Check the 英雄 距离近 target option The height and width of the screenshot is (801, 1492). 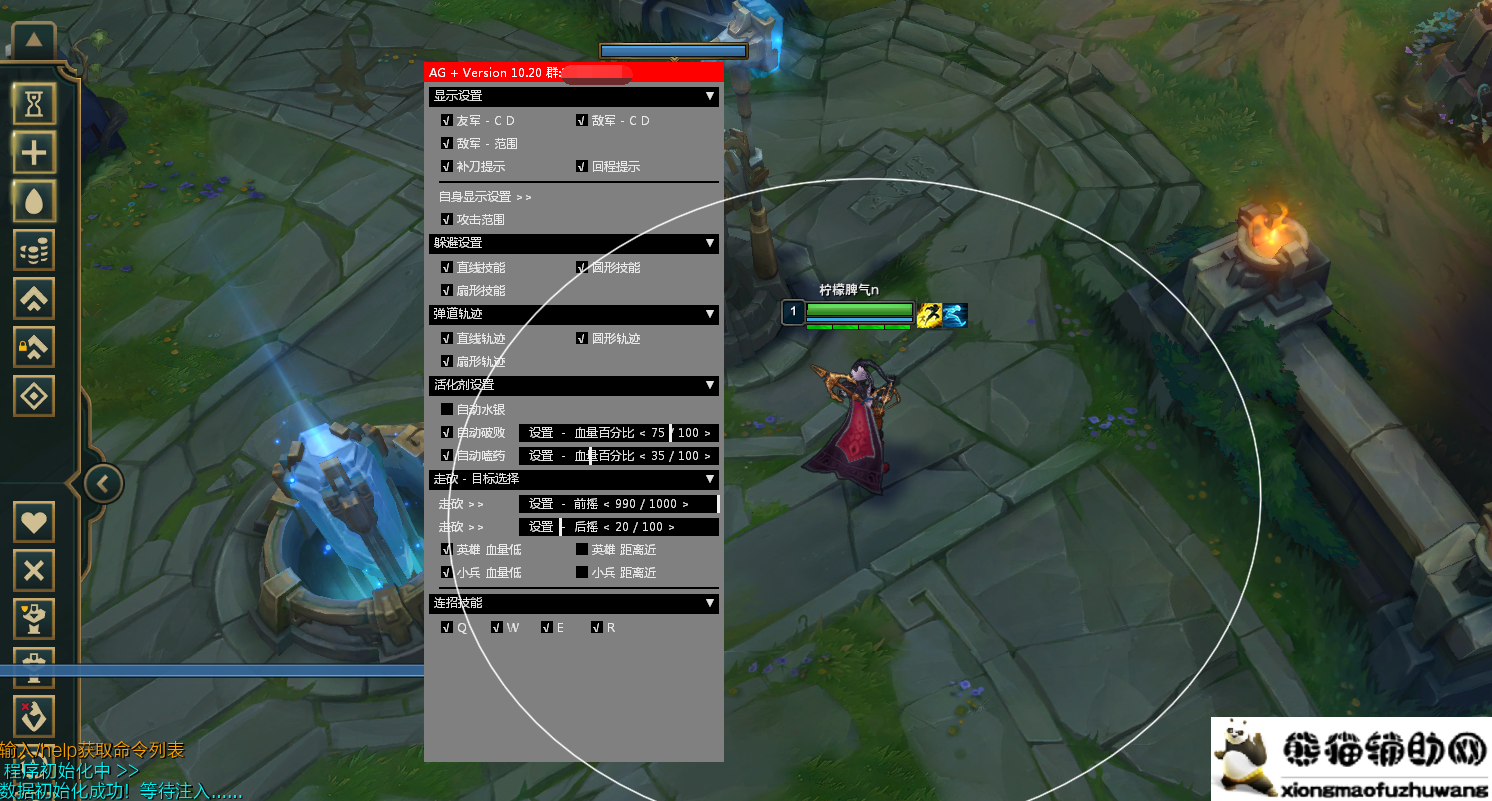click(582, 549)
